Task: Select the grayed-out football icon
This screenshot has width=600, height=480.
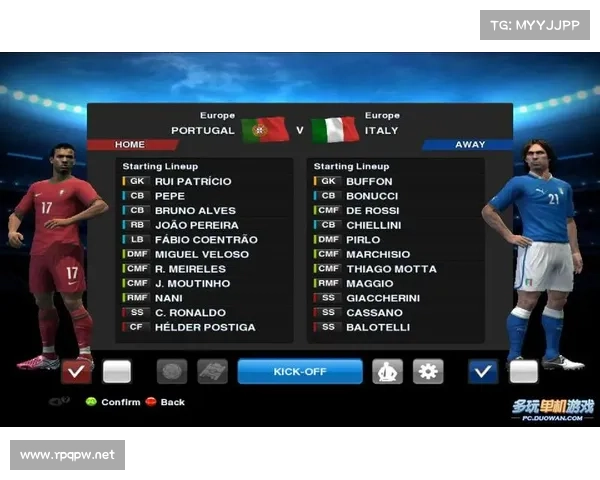Action: 172,372
